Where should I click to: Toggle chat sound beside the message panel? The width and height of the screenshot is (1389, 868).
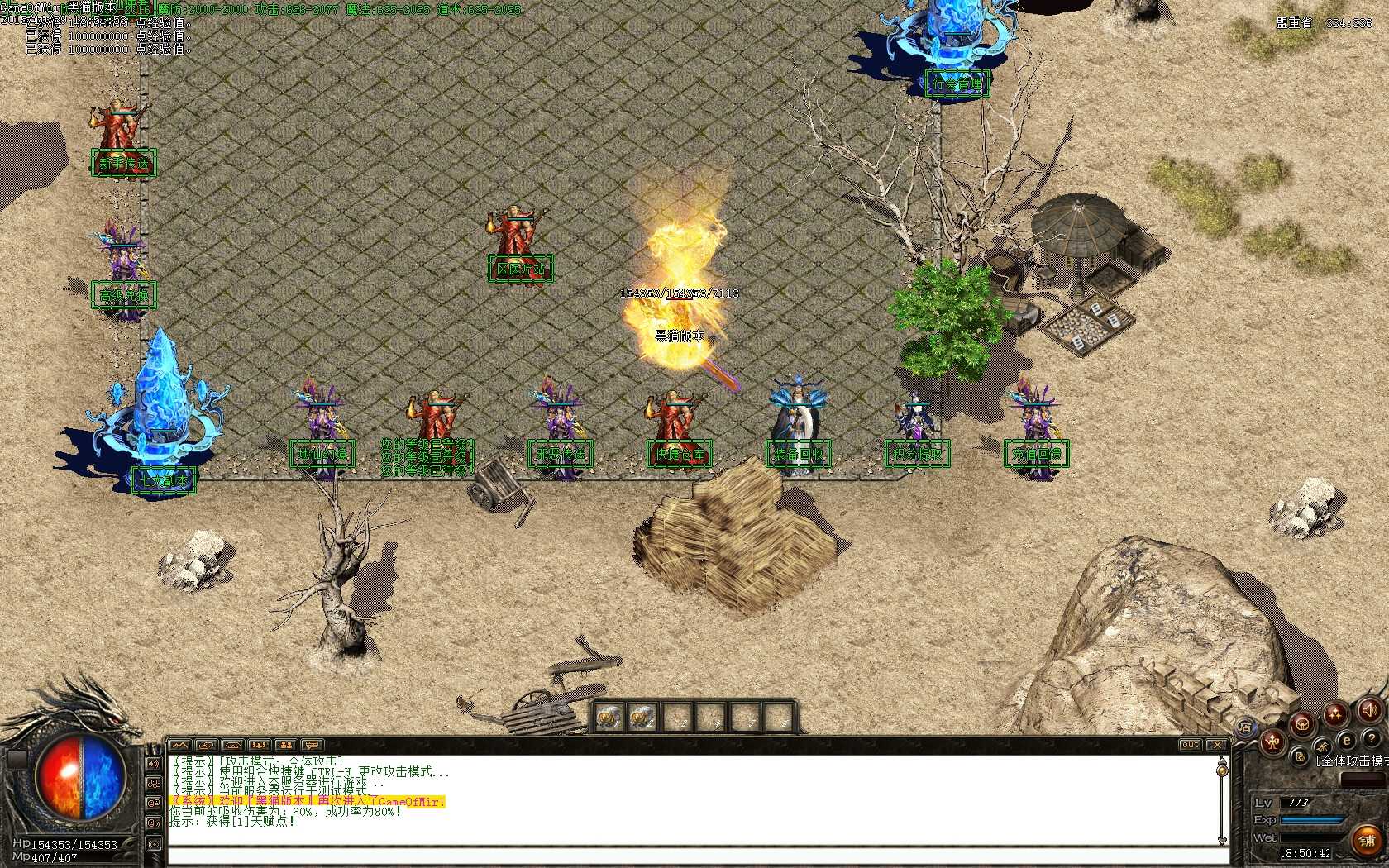tap(153, 764)
